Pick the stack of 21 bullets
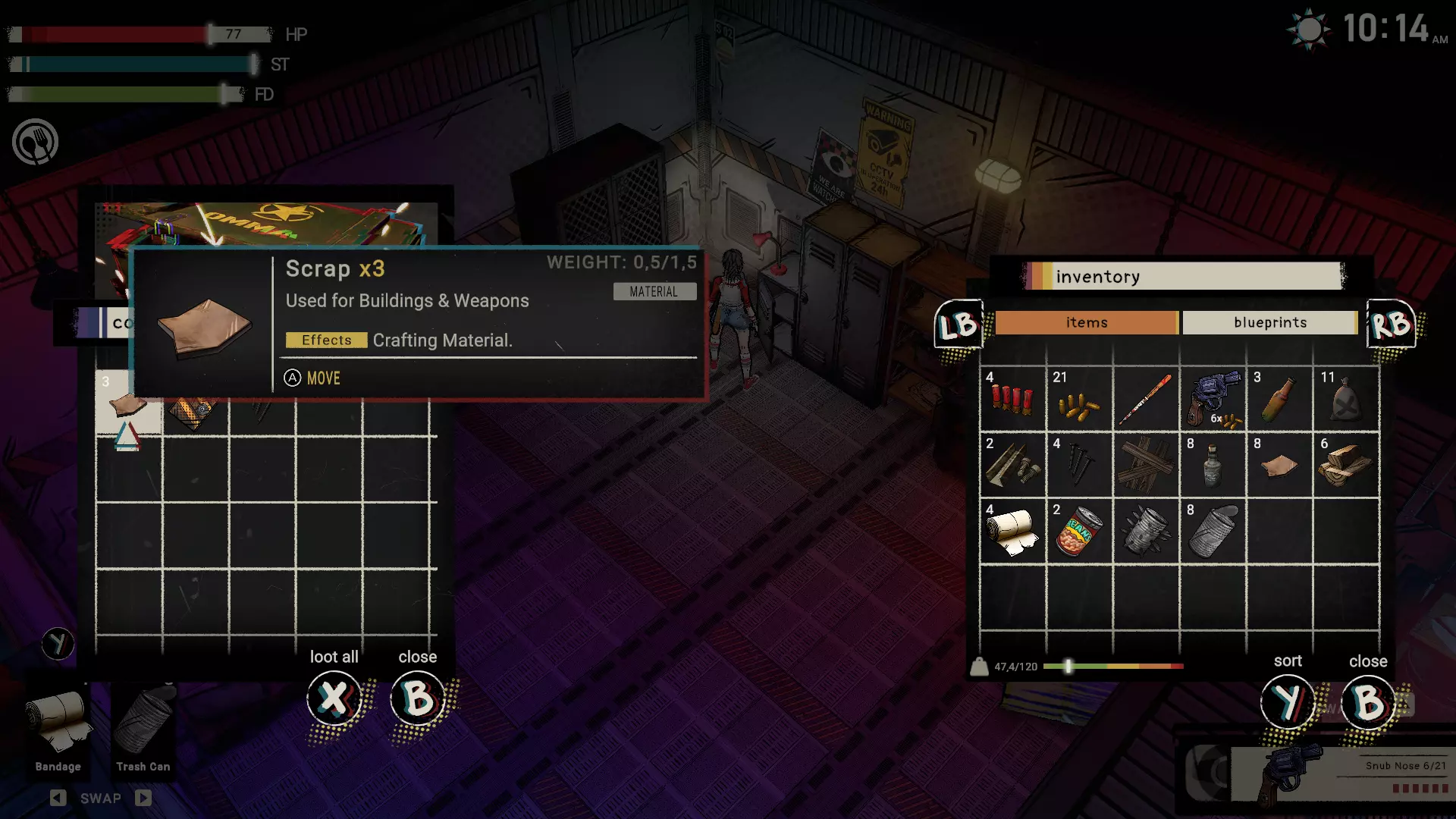Viewport: 1456px width, 819px height. click(1078, 399)
